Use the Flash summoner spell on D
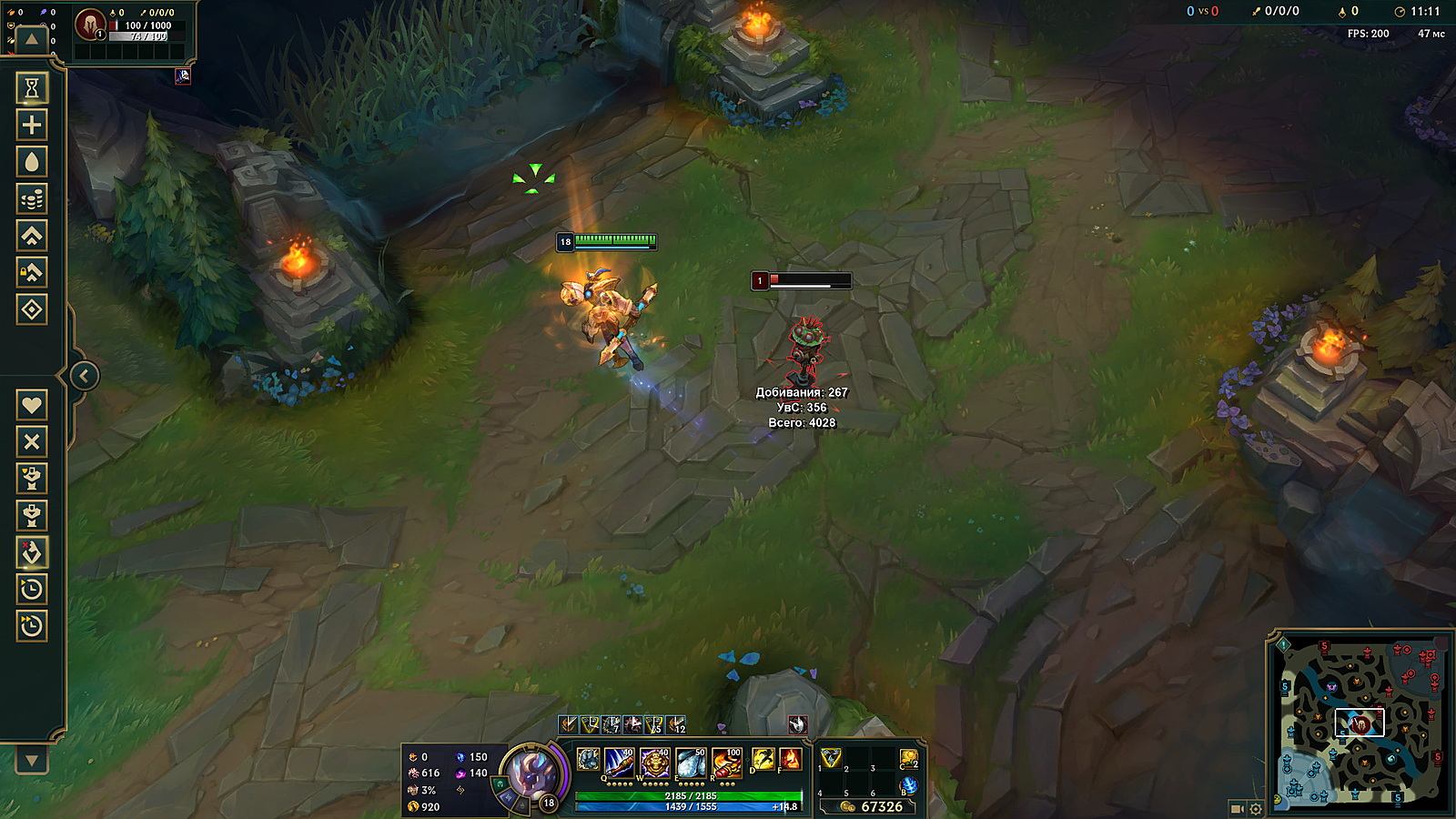This screenshot has width=1456, height=819. 763,759
